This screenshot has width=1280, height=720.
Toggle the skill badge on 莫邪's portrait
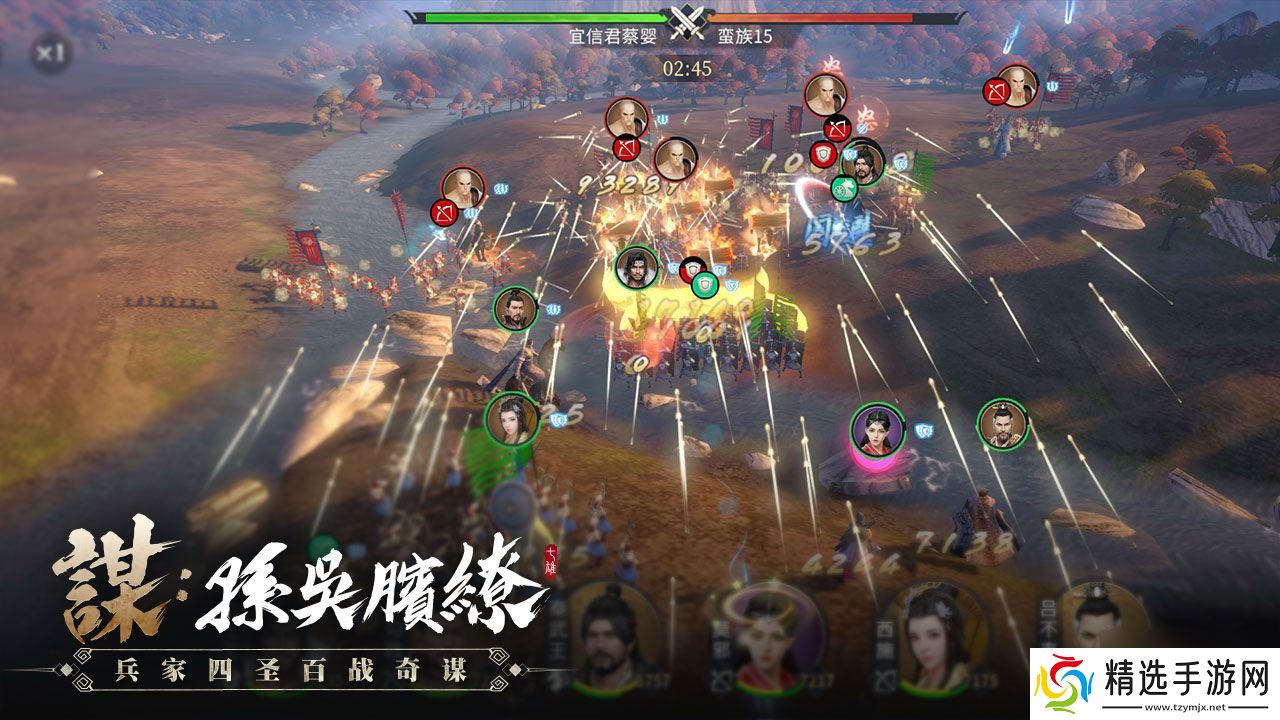pyautogui.click(x=722, y=678)
